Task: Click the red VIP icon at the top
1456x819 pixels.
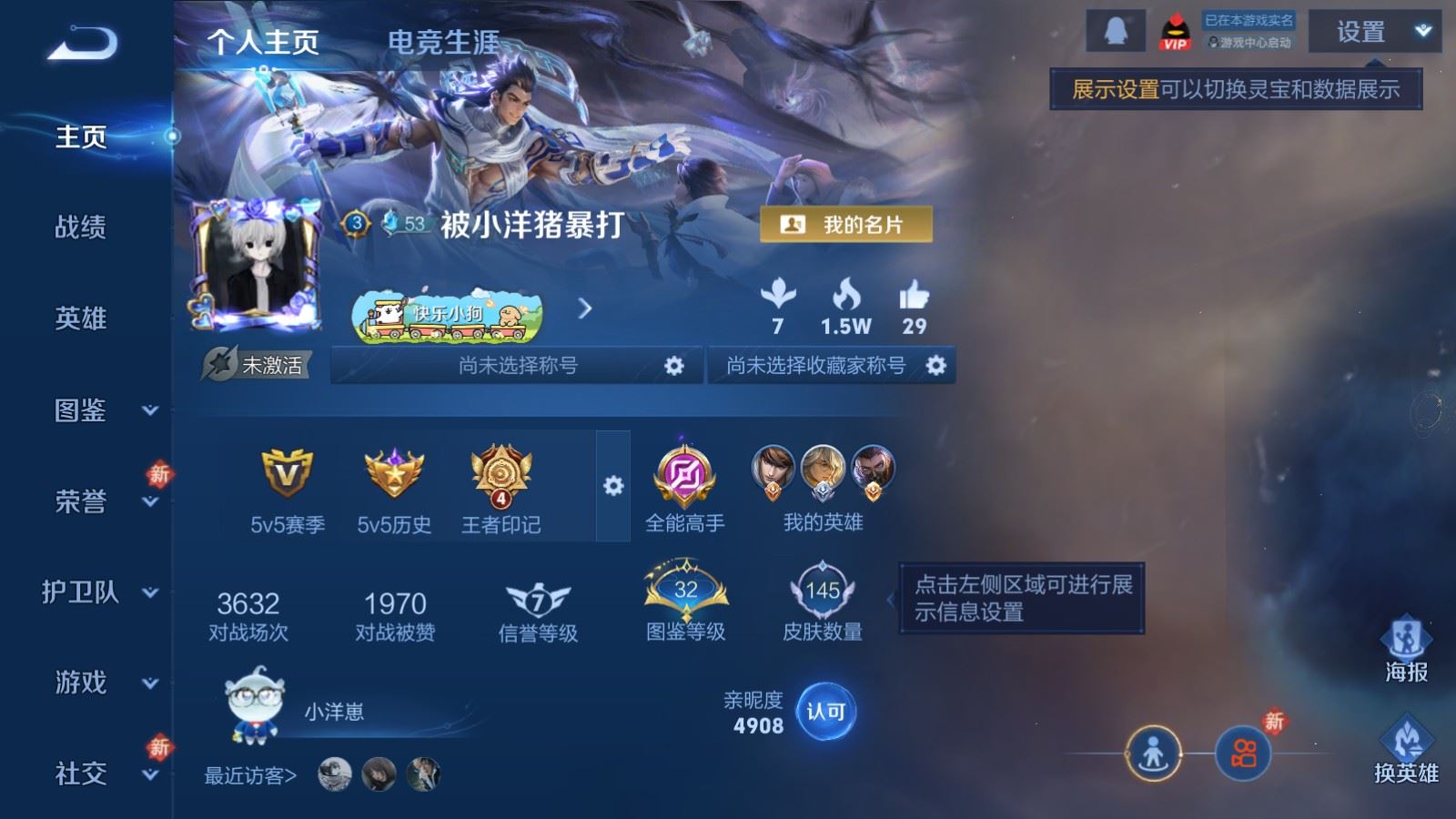Action: [1176, 29]
